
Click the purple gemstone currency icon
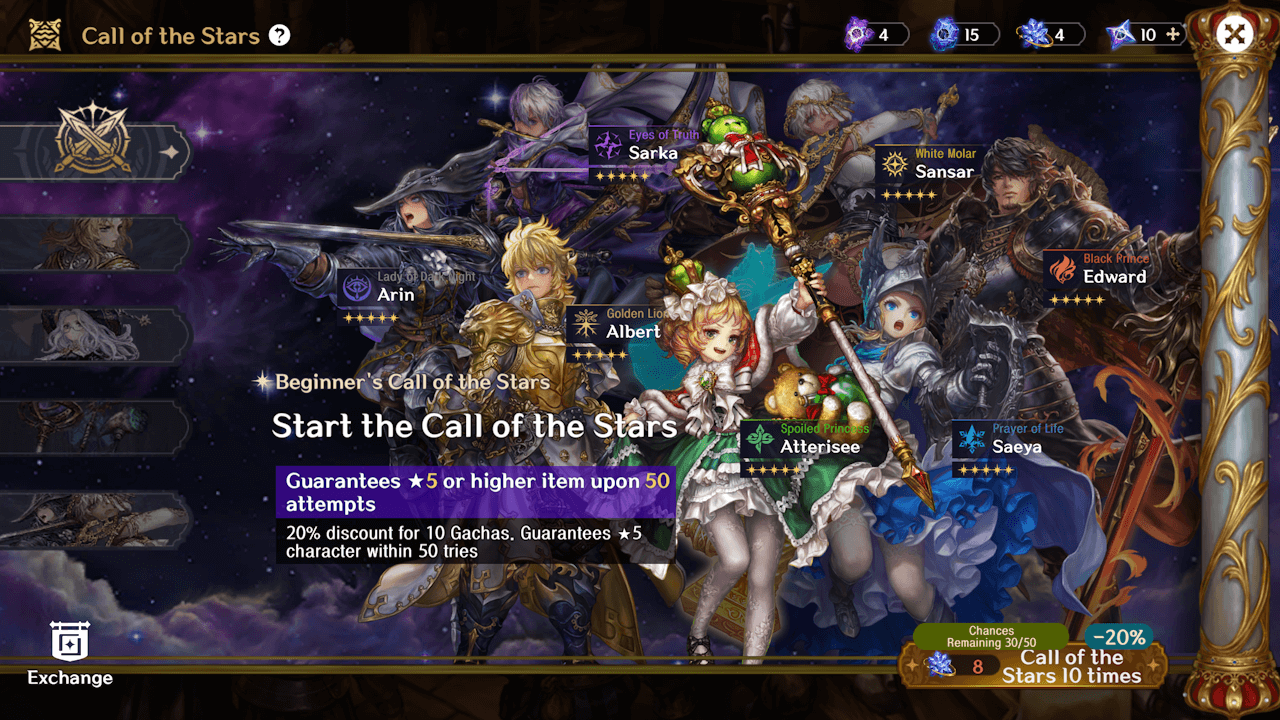coord(857,33)
